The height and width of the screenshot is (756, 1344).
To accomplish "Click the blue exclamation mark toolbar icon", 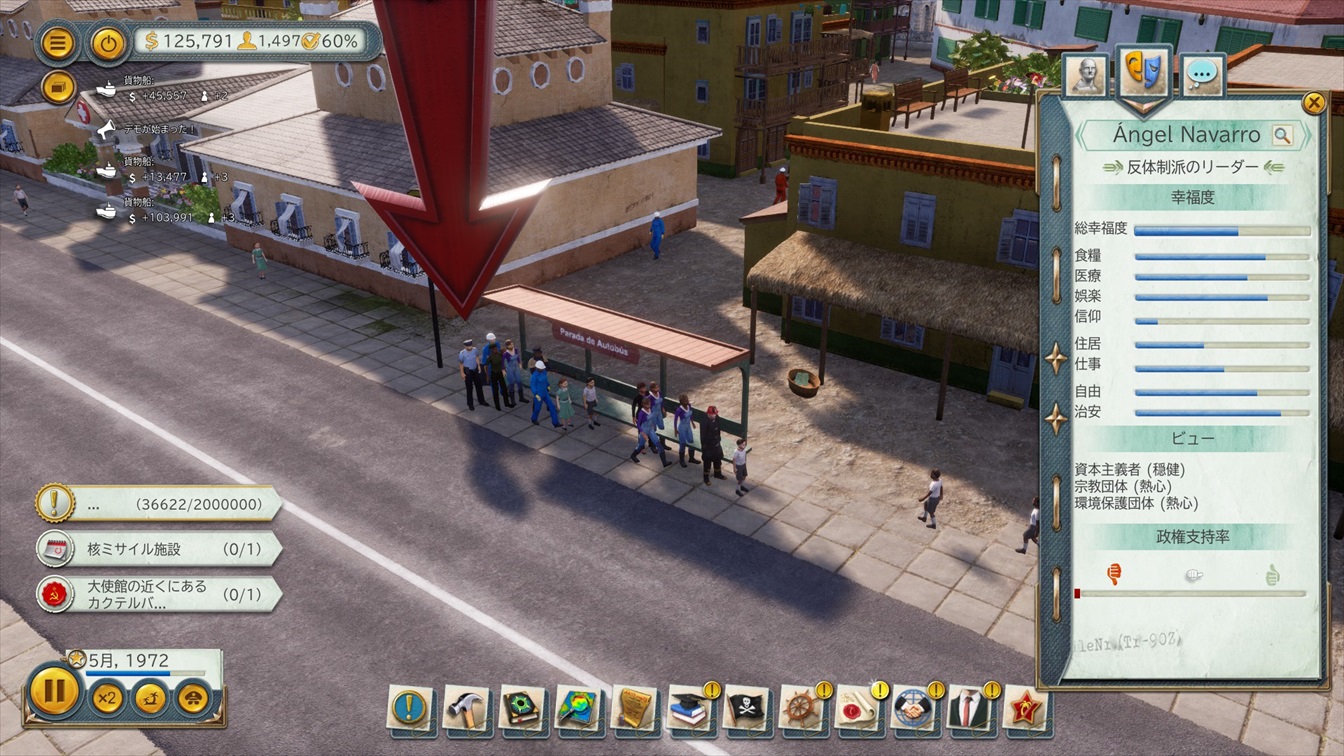I will point(409,708).
